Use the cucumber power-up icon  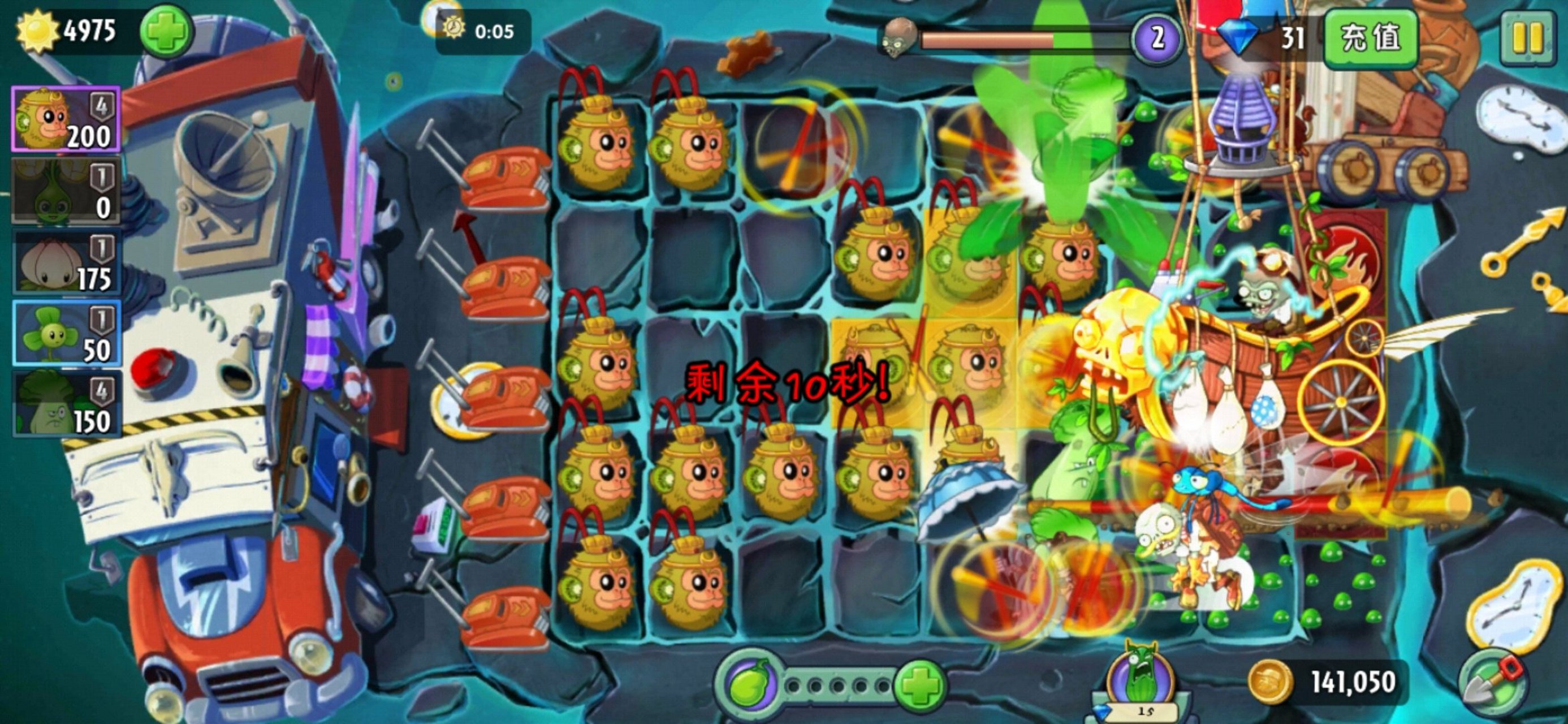coord(1139,677)
